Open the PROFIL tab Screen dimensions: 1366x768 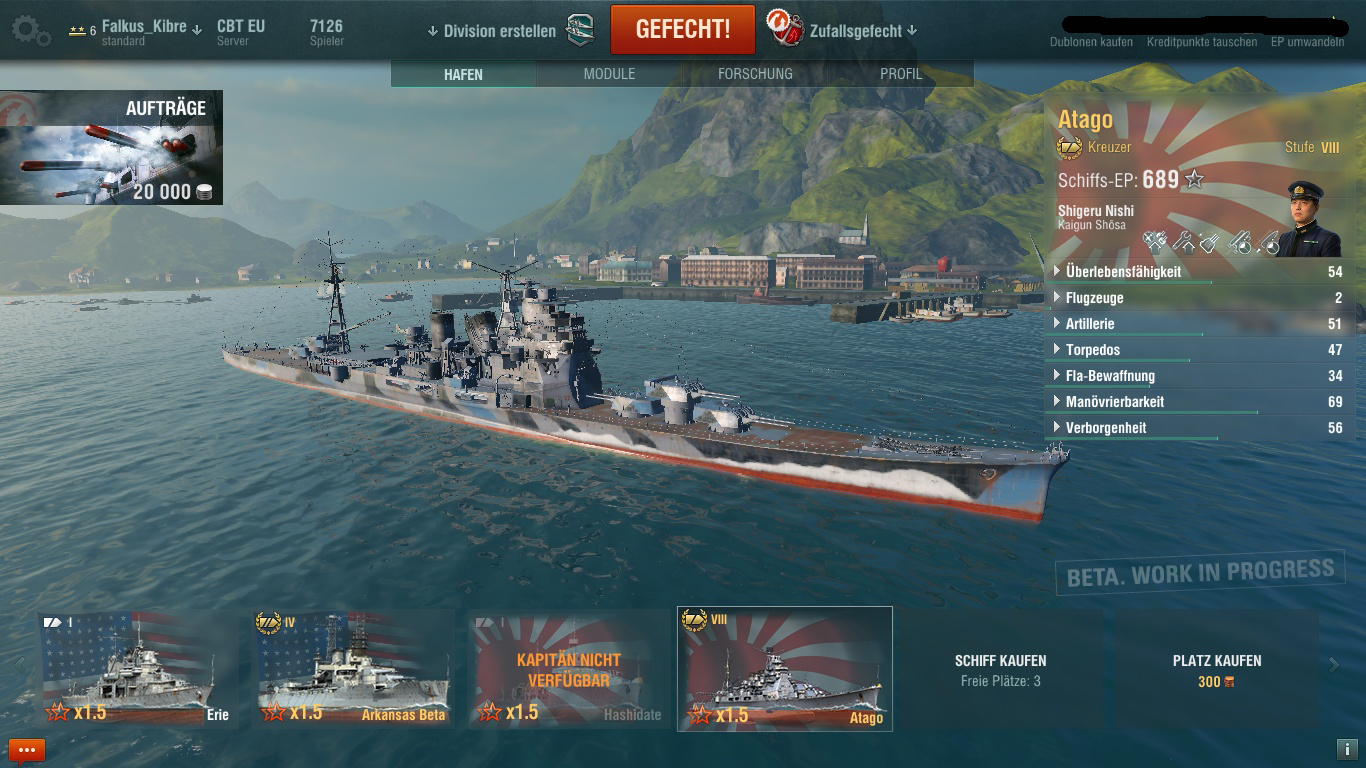coord(900,74)
